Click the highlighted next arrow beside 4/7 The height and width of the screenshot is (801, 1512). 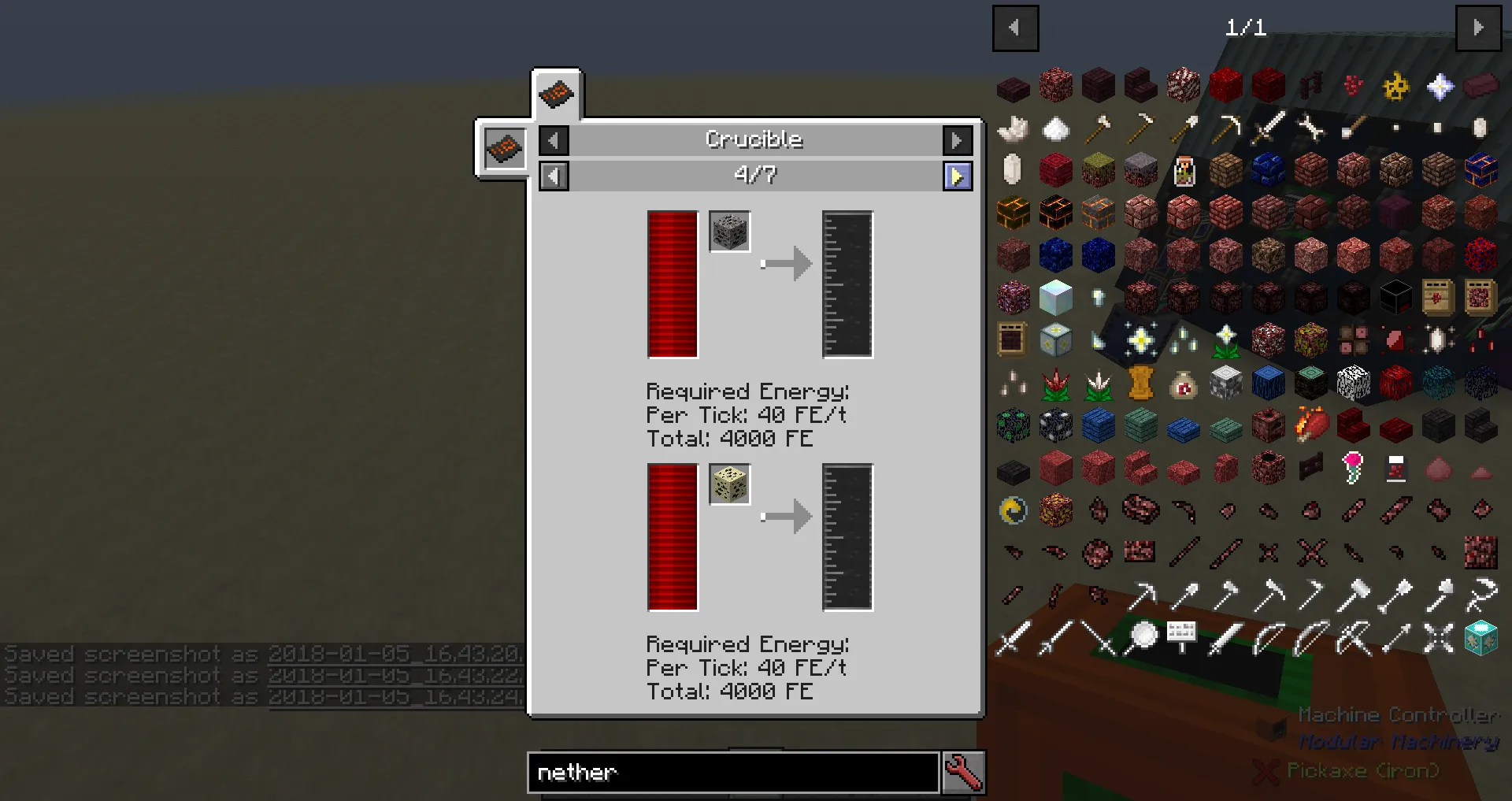(957, 176)
